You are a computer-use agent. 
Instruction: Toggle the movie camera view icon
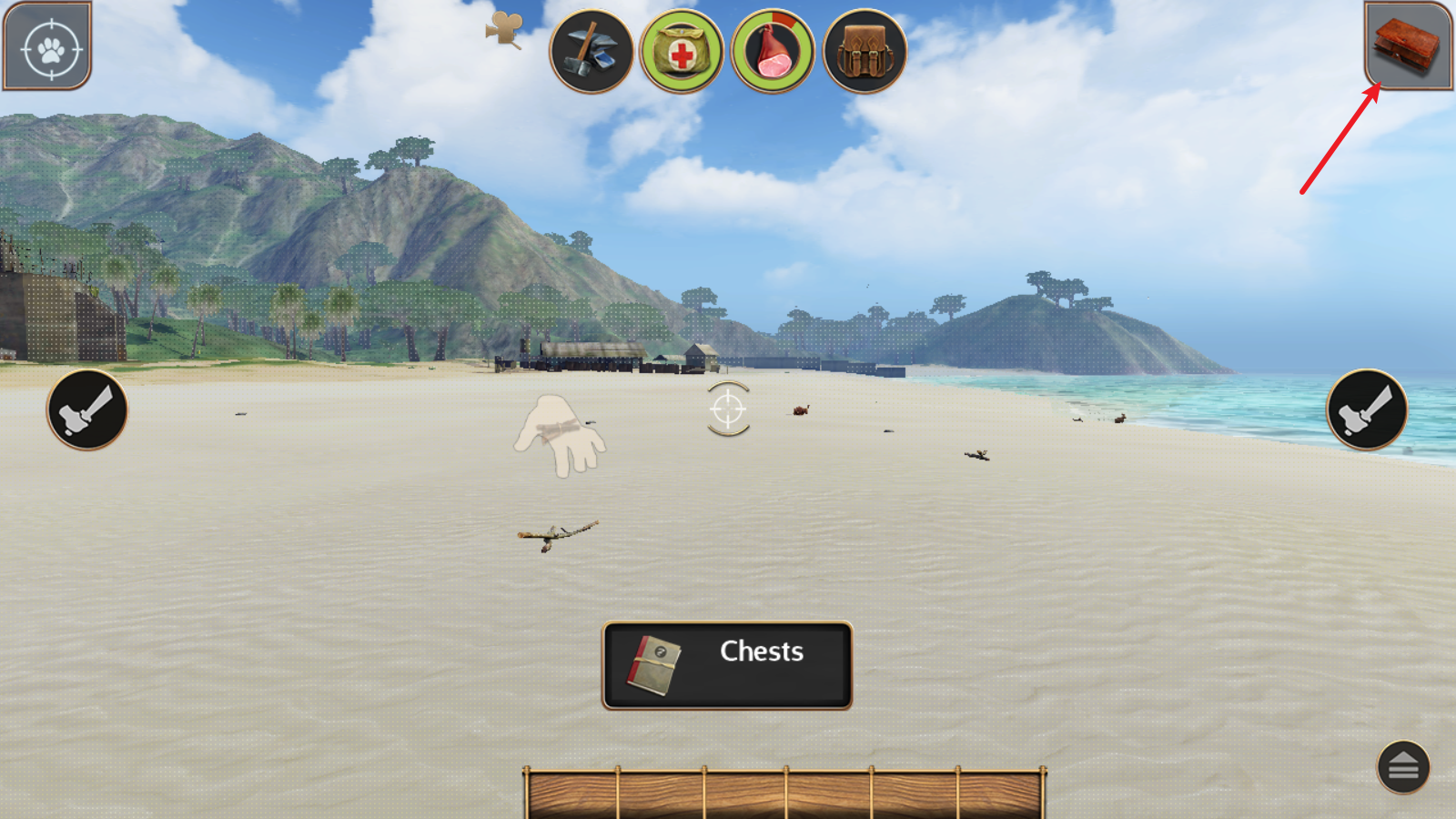coord(503,30)
